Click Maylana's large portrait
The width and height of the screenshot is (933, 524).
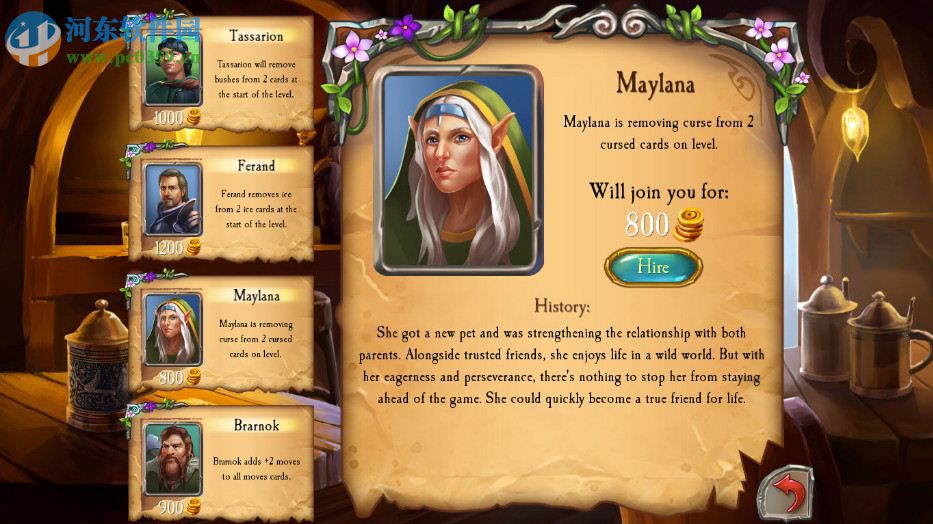[x=459, y=171]
